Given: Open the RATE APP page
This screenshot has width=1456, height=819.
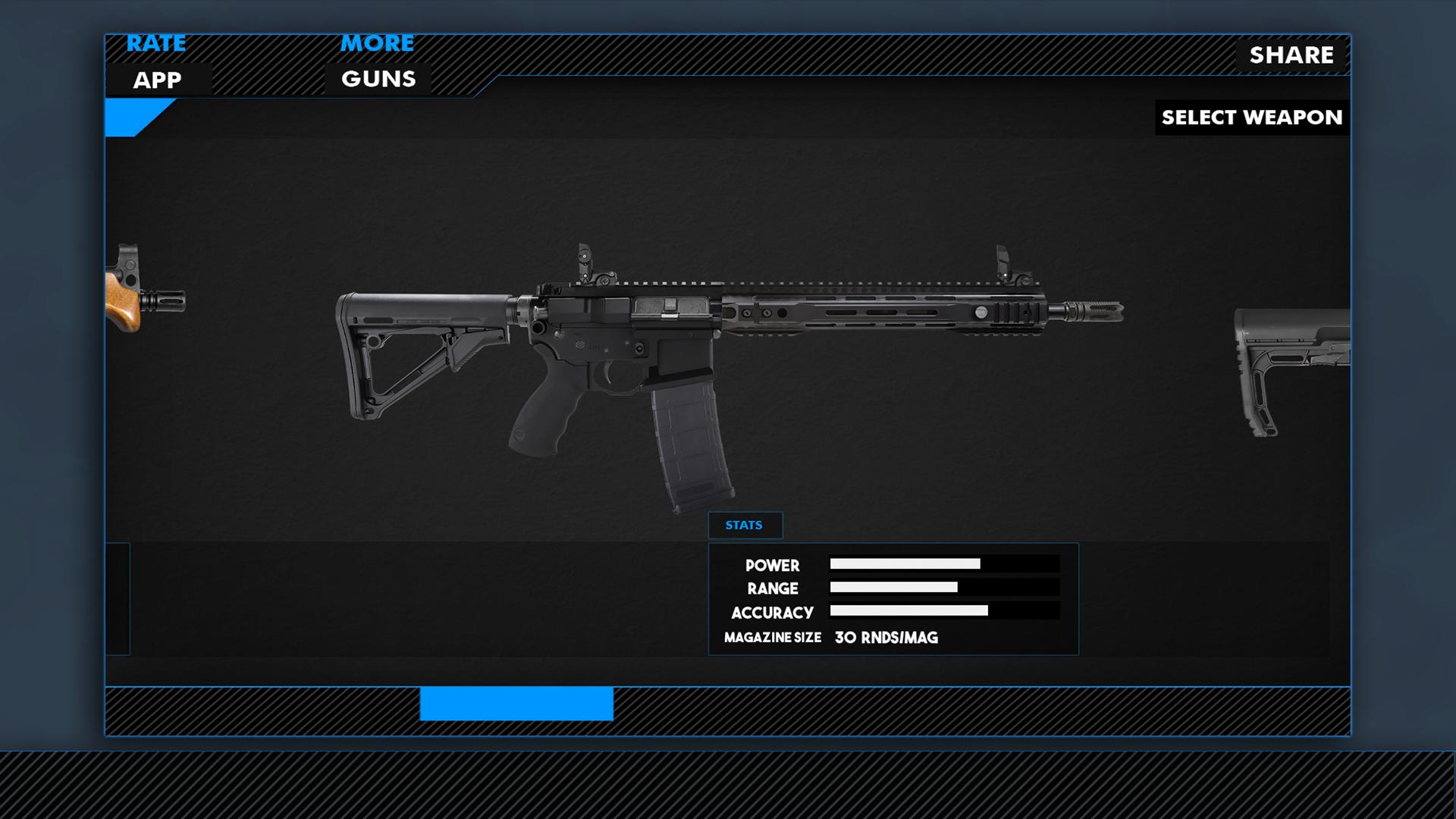Looking at the screenshot, I should coord(156,61).
